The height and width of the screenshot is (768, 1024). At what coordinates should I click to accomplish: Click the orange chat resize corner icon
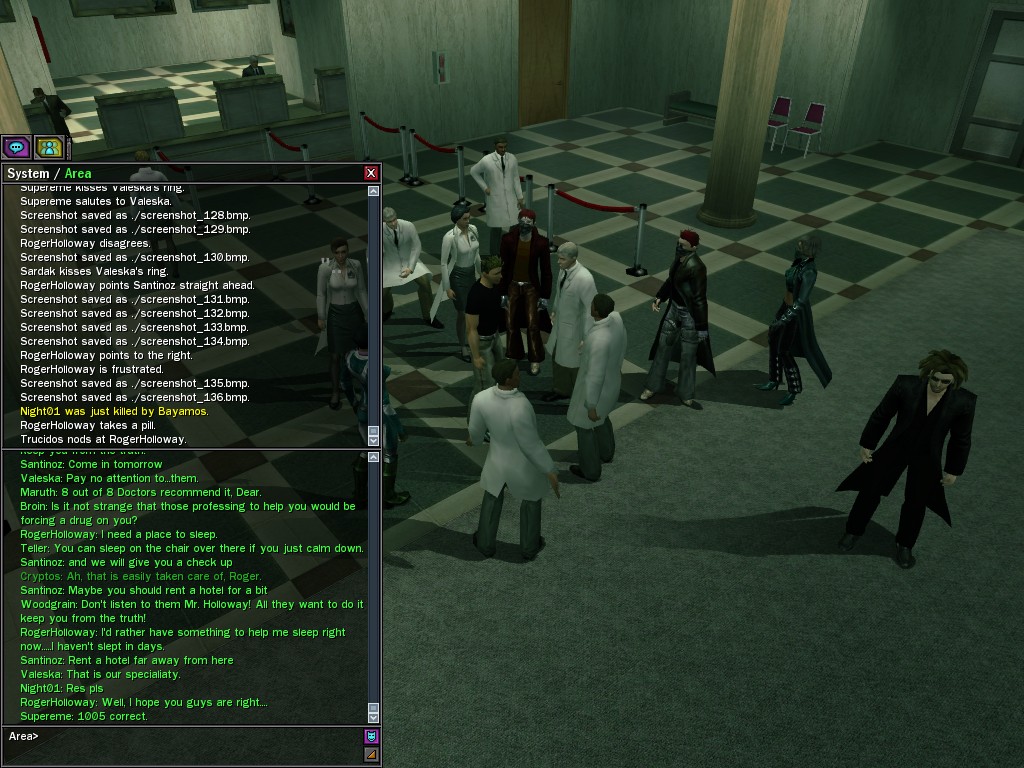pyautogui.click(x=371, y=754)
